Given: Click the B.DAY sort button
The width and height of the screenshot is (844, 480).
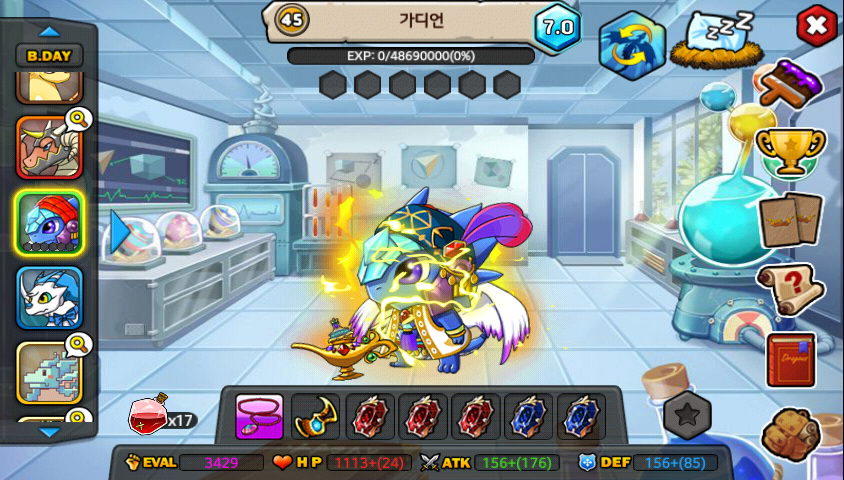Looking at the screenshot, I should 49,56.
